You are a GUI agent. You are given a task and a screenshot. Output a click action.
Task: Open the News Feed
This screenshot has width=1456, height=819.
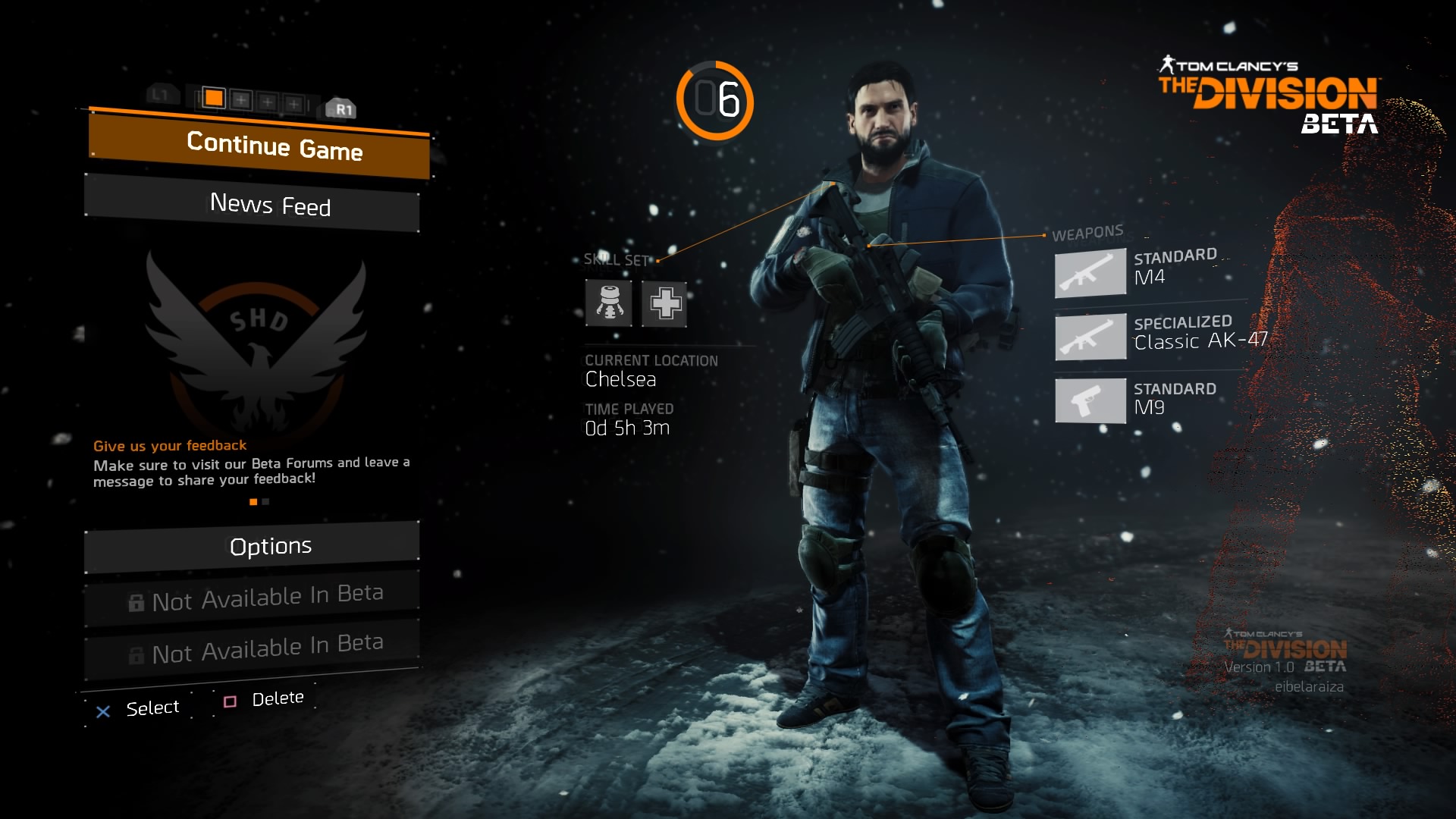tap(253, 204)
